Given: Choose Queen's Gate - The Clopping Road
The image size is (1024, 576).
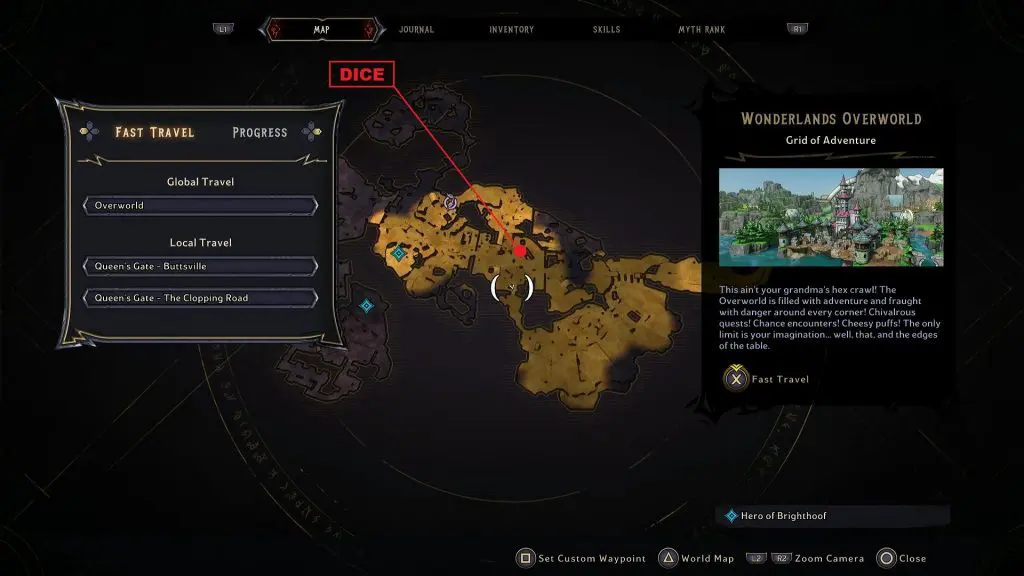Looking at the screenshot, I should click(201, 298).
